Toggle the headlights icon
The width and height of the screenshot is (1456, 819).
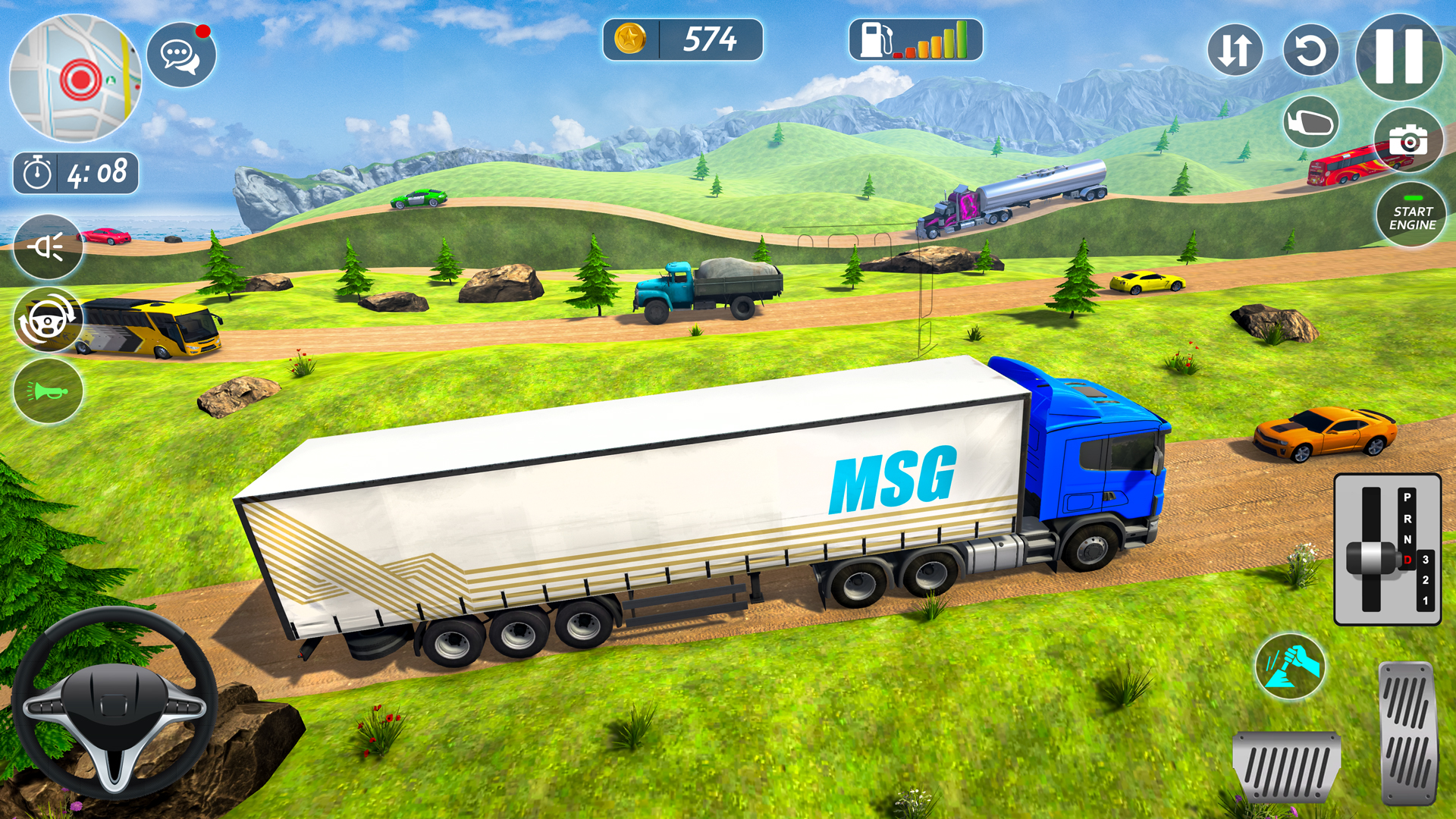coord(47,248)
